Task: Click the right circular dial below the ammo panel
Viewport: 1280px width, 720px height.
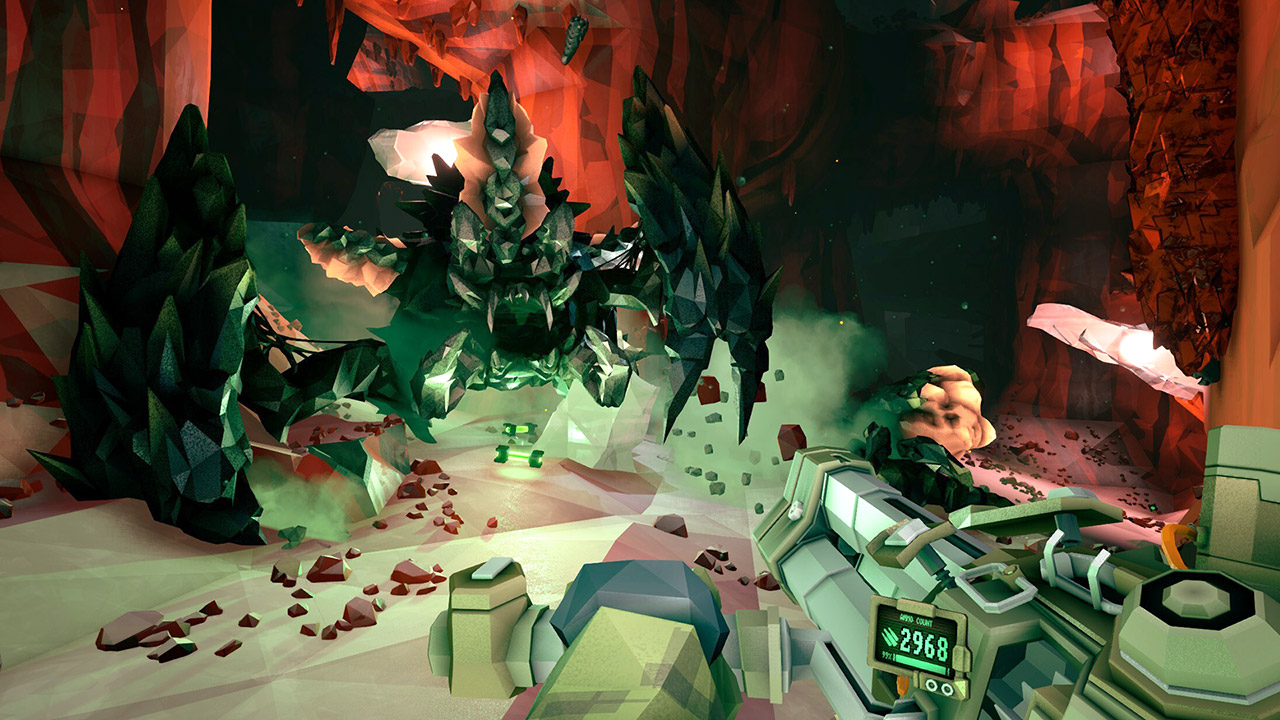Action: [948, 688]
